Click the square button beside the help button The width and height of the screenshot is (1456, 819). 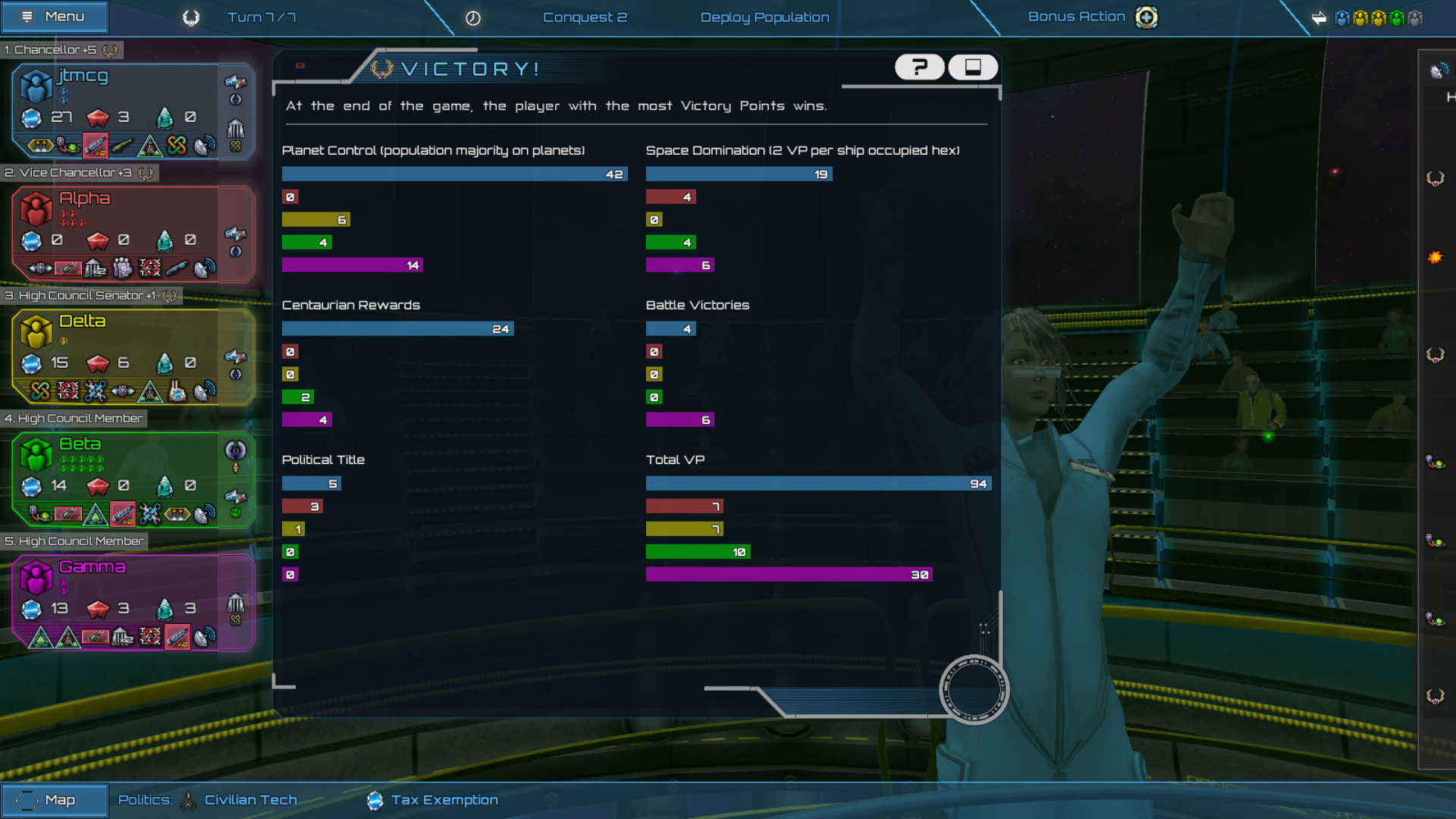973,67
